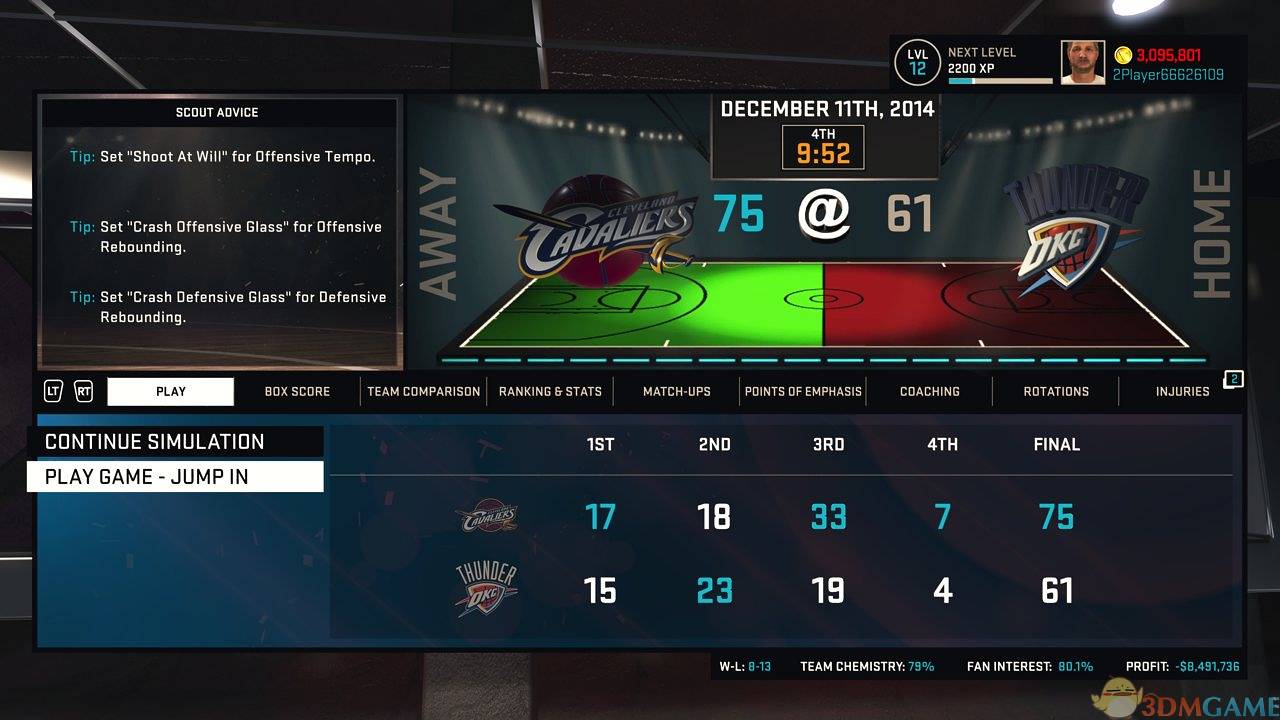
Task: Switch to the Play tab
Action: pyautogui.click(x=171, y=391)
